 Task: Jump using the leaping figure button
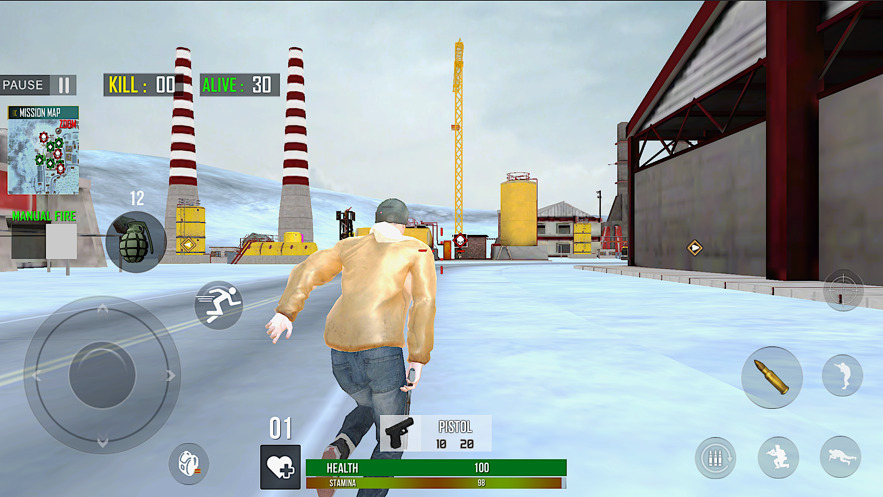click(842, 375)
